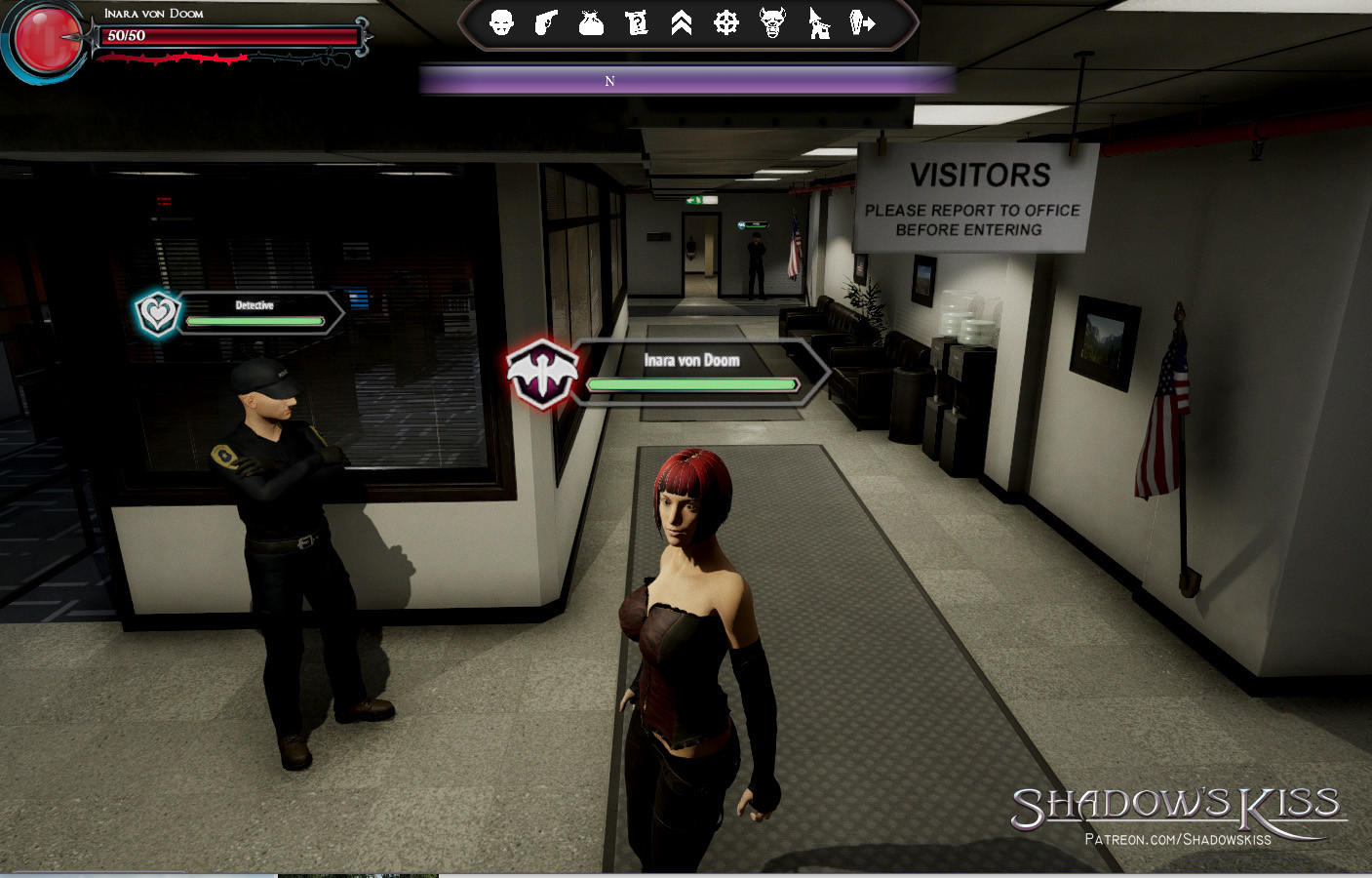Click the Inara von Doom nameplate

coord(693,360)
